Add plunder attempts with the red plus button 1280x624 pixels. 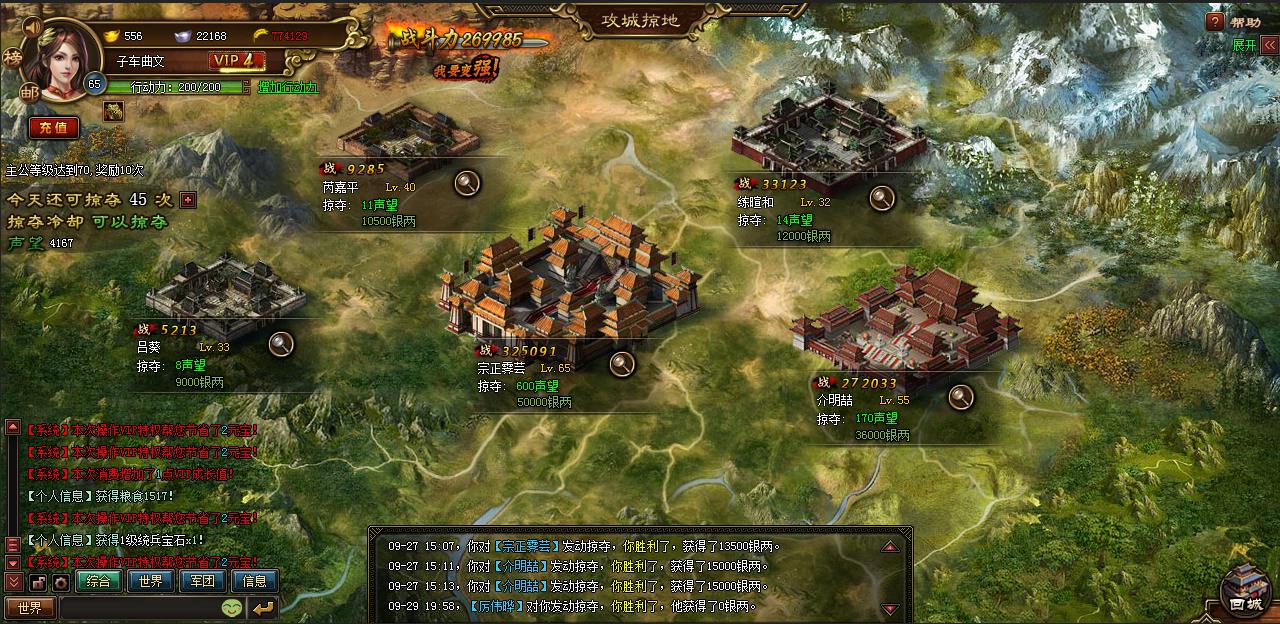point(187,200)
